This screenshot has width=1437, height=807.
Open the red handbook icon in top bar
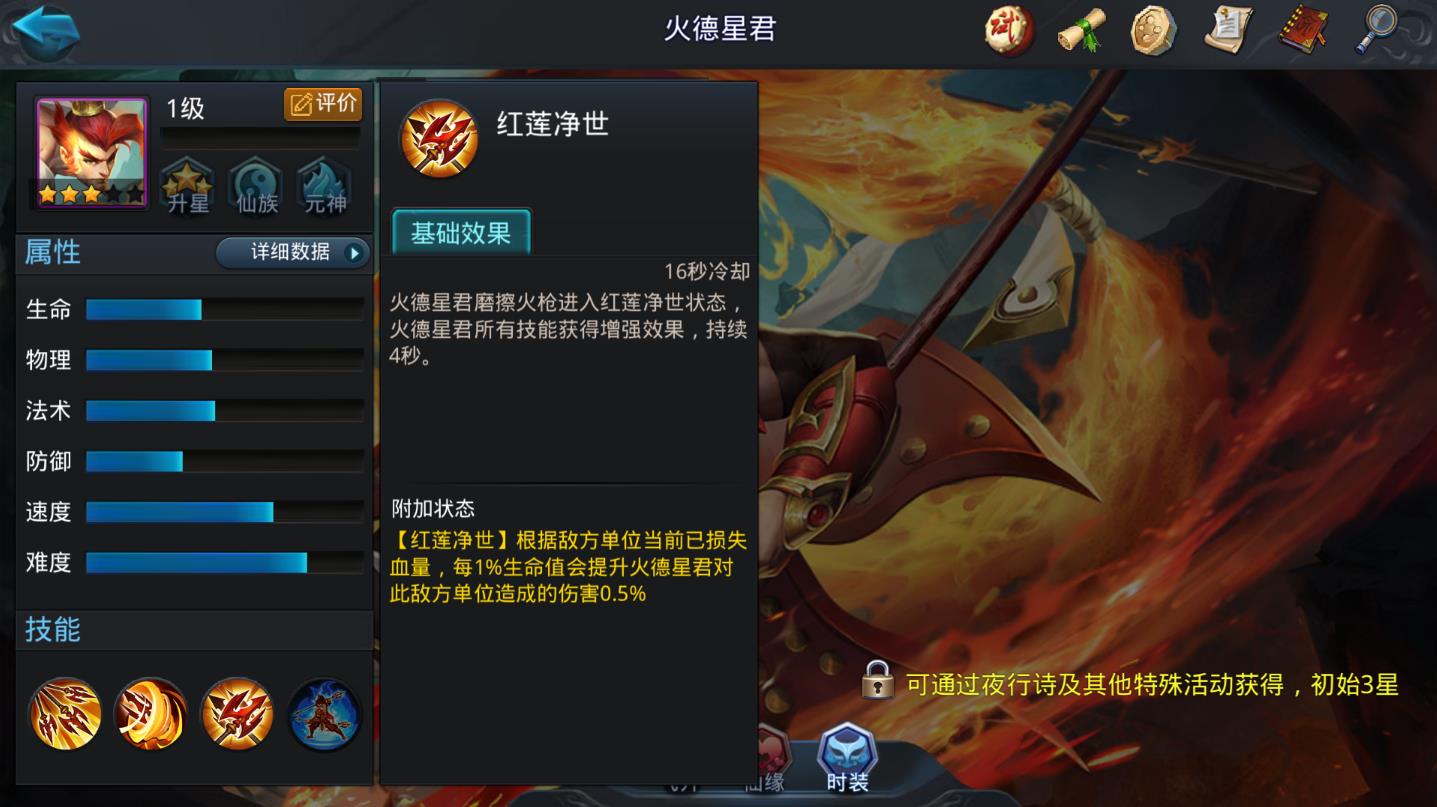[x=1302, y=31]
